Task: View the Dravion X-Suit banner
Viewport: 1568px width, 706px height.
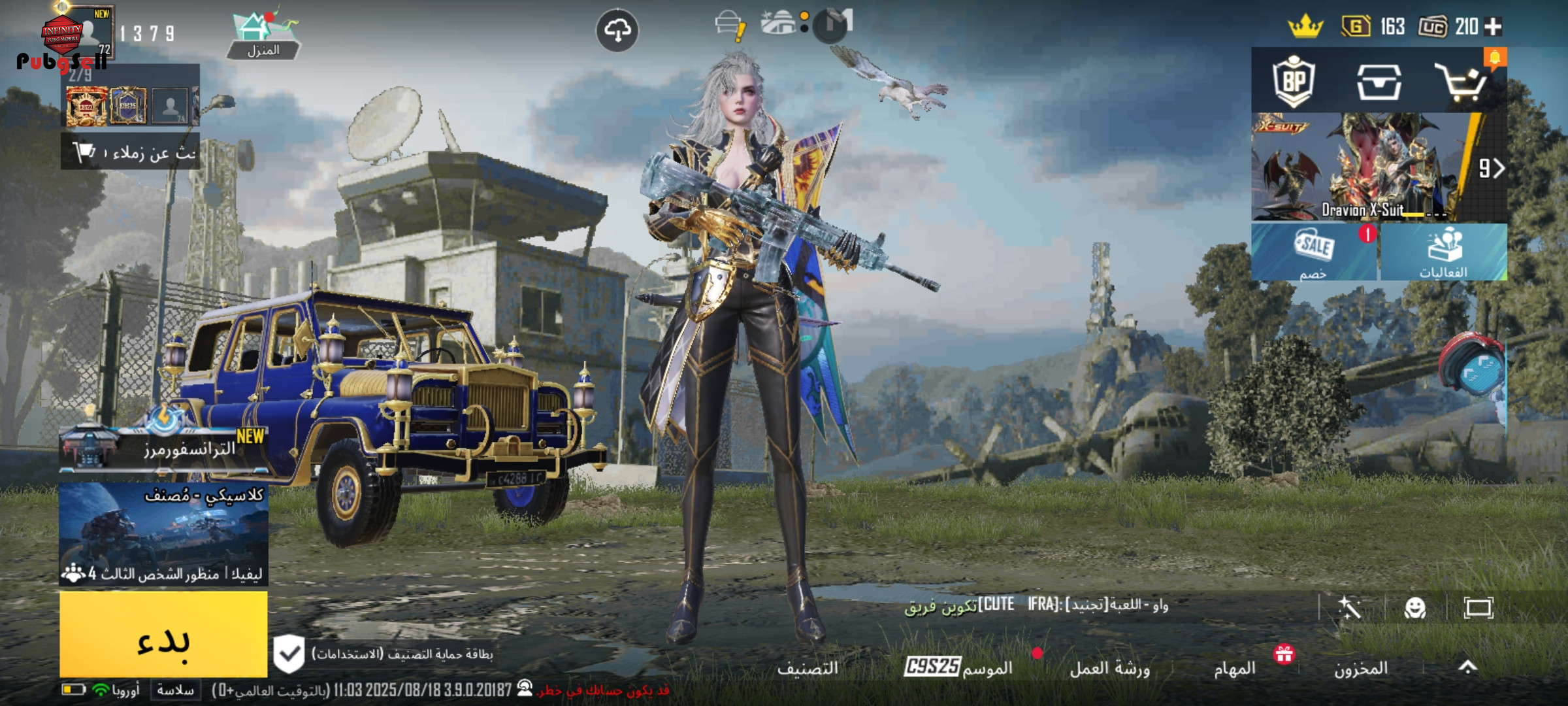Action: click(1365, 168)
